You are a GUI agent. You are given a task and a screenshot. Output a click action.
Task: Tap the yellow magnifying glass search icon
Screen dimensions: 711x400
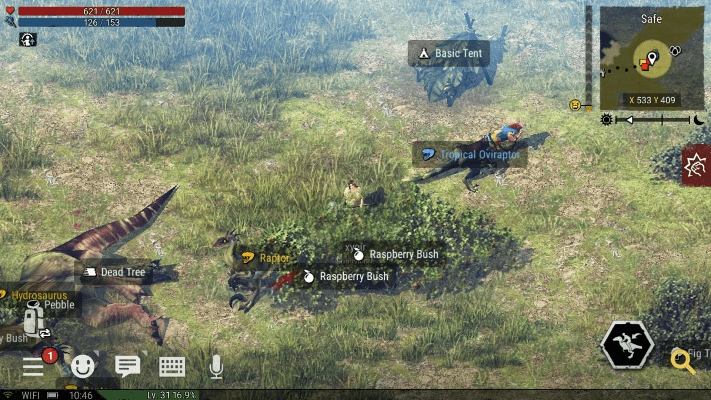pyautogui.click(x=682, y=360)
